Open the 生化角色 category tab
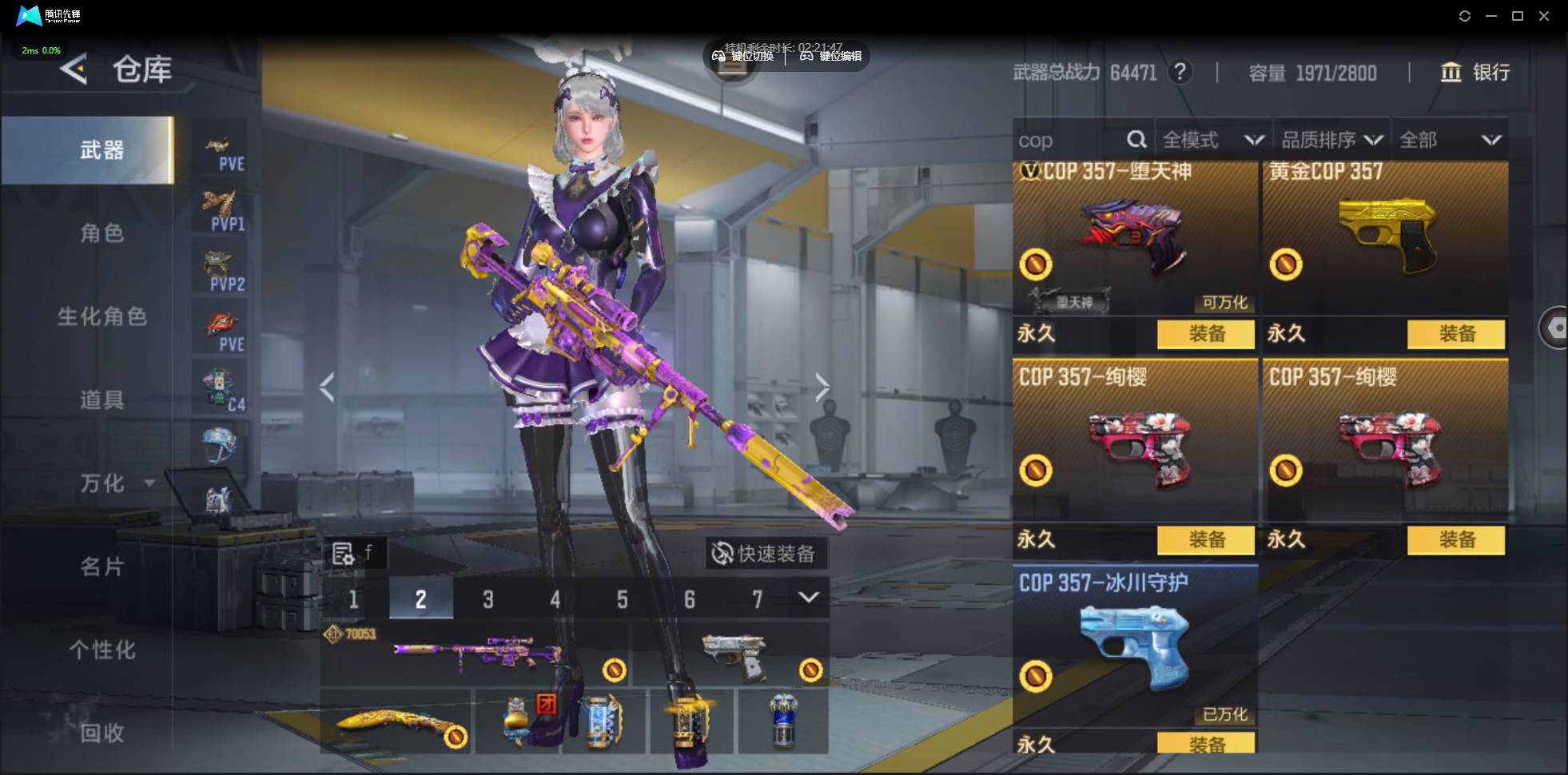This screenshot has height=775, width=1568. pyautogui.click(x=101, y=316)
